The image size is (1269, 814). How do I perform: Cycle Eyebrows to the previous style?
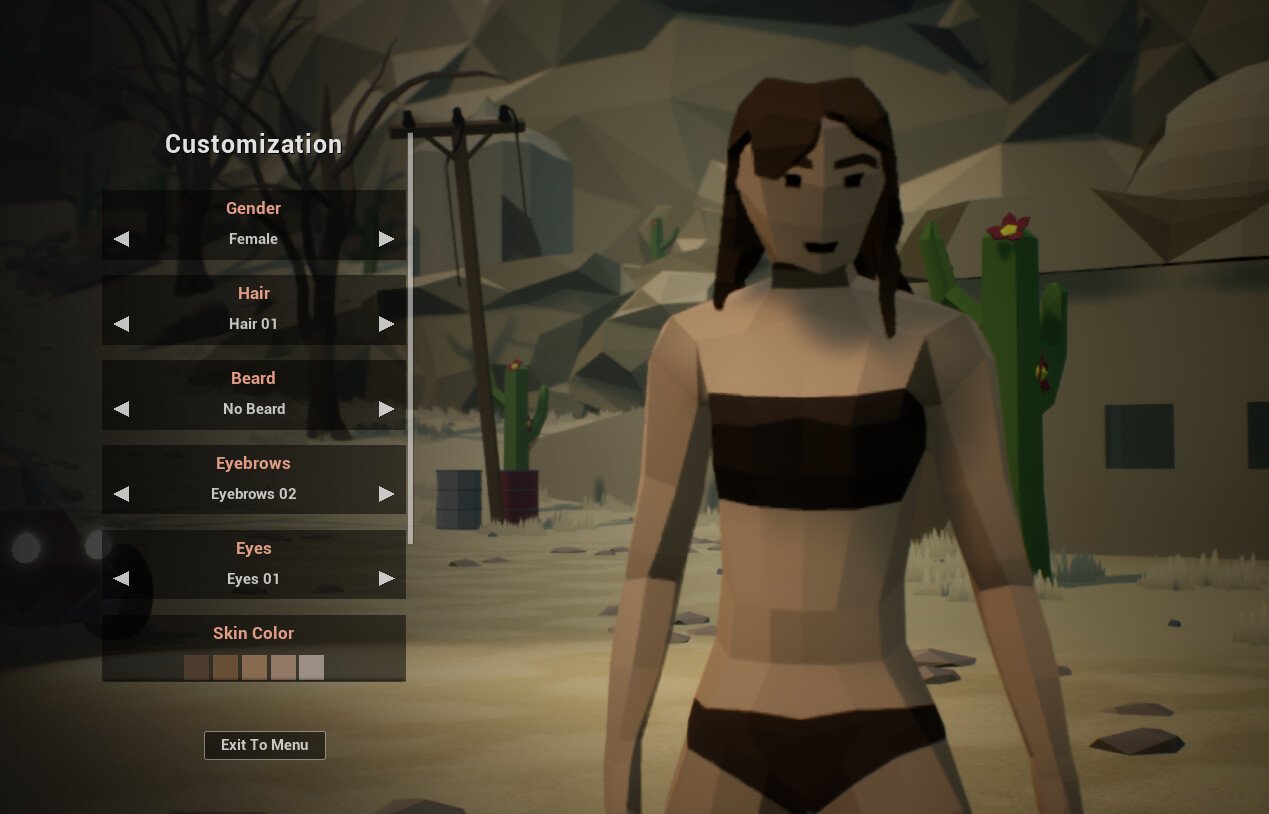pos(121,494)
